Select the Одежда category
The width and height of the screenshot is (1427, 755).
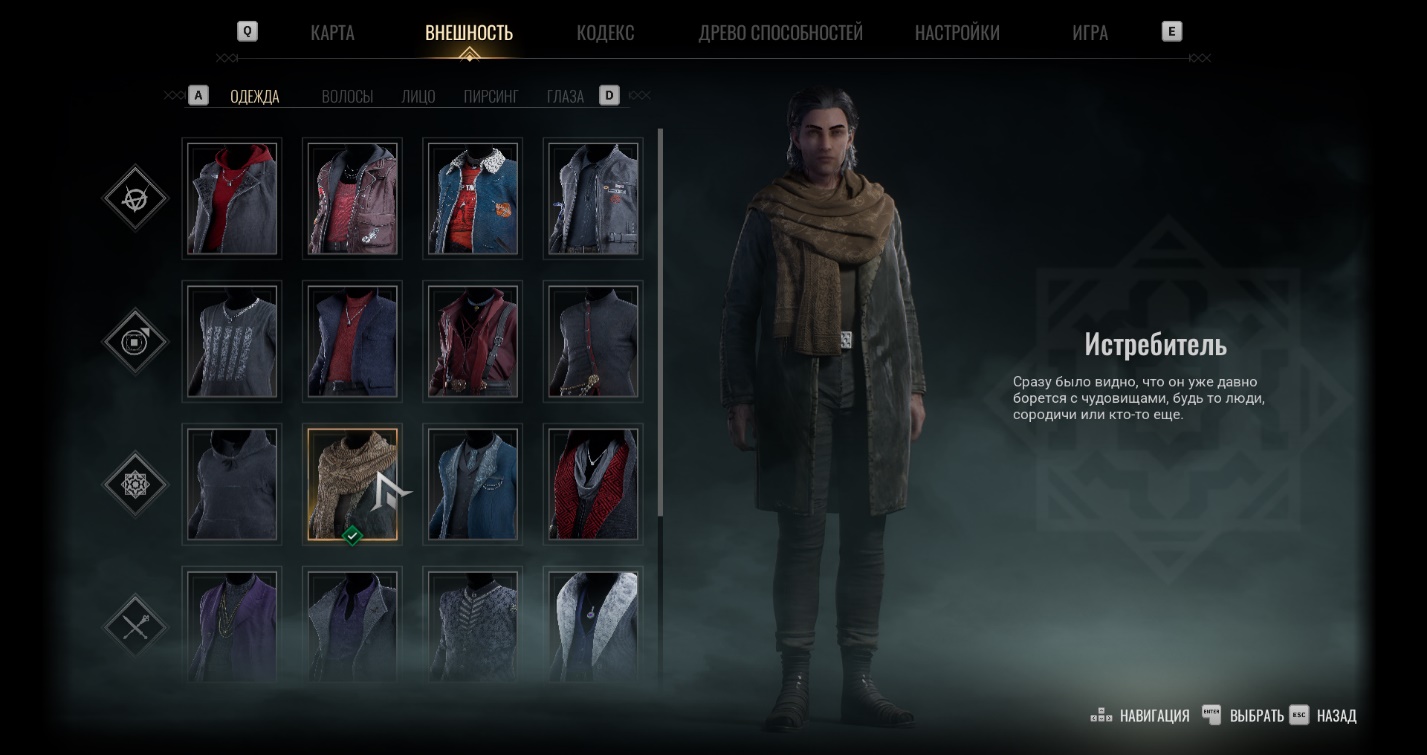255,97
